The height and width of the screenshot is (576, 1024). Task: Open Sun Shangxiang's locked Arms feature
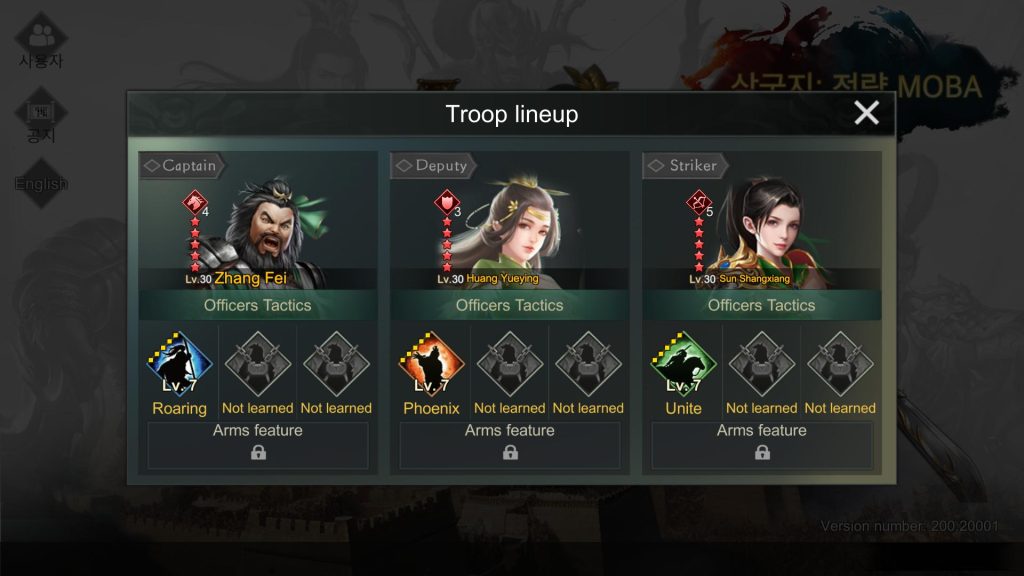point(762,445)
